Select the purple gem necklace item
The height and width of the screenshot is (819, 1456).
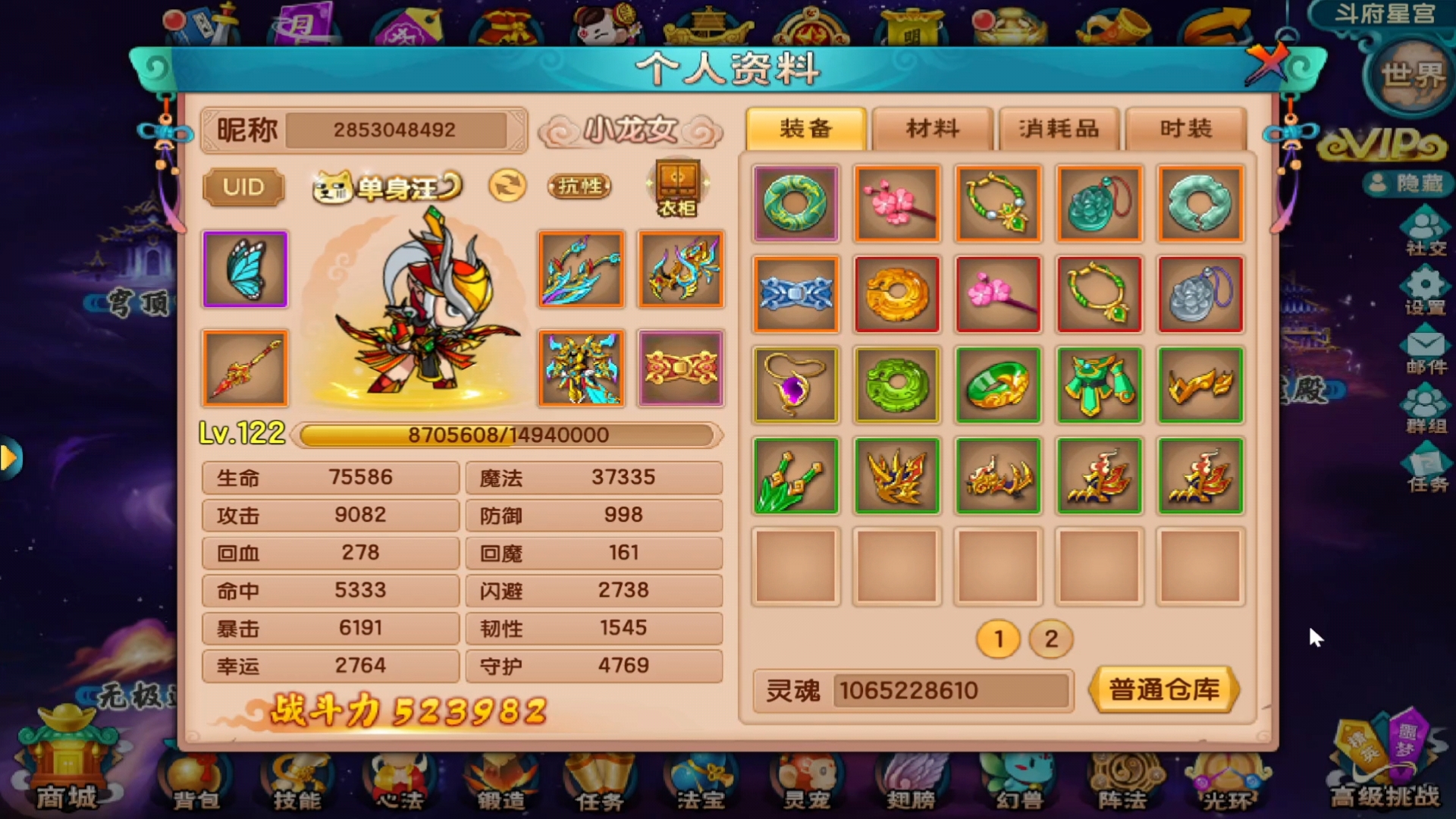tap(795, 384)
